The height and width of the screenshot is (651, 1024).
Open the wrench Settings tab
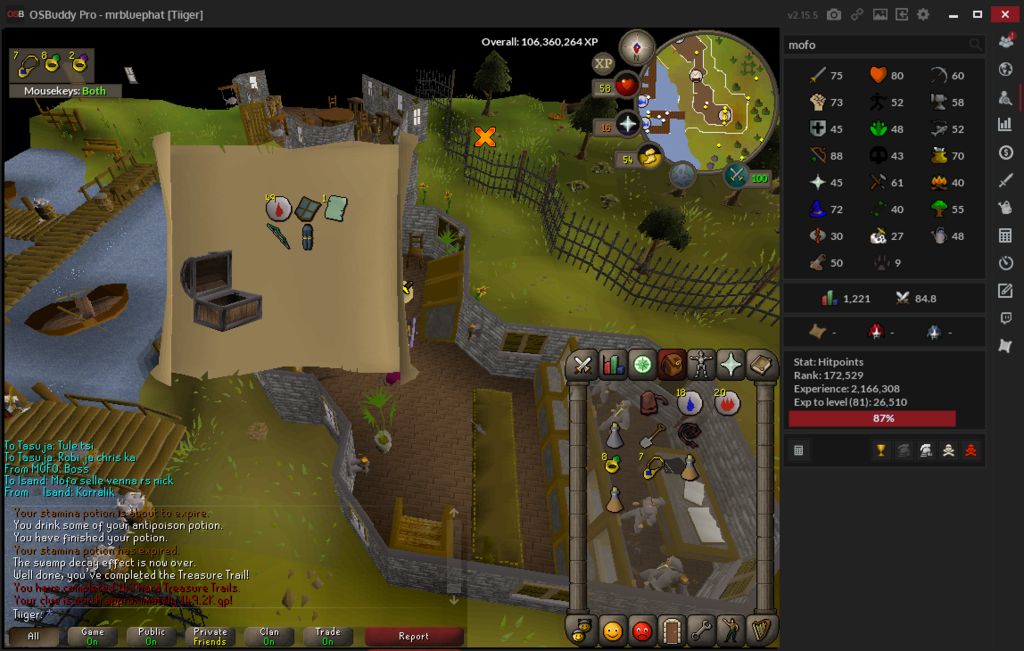(702, 630)
